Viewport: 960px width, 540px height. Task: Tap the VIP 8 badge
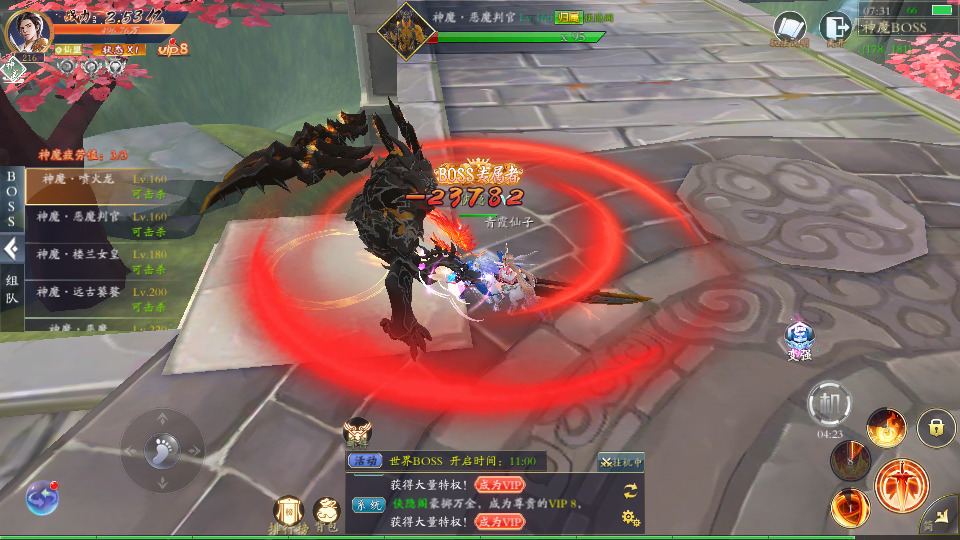click(x=173, y=48)
